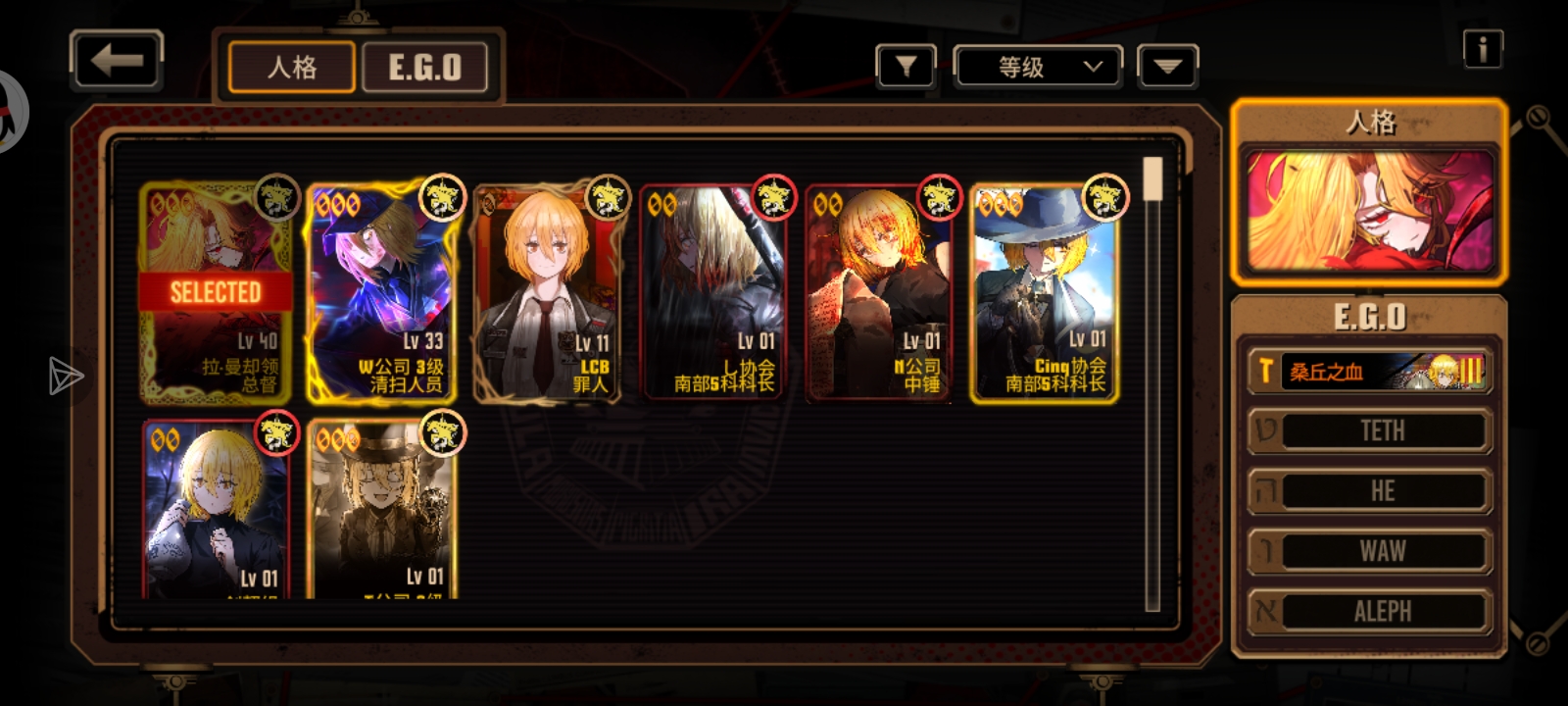The width and height of the screenshot is (1568, 706).
Task: Select the HE E.G.O slot
Action: tap(1370, 491)
